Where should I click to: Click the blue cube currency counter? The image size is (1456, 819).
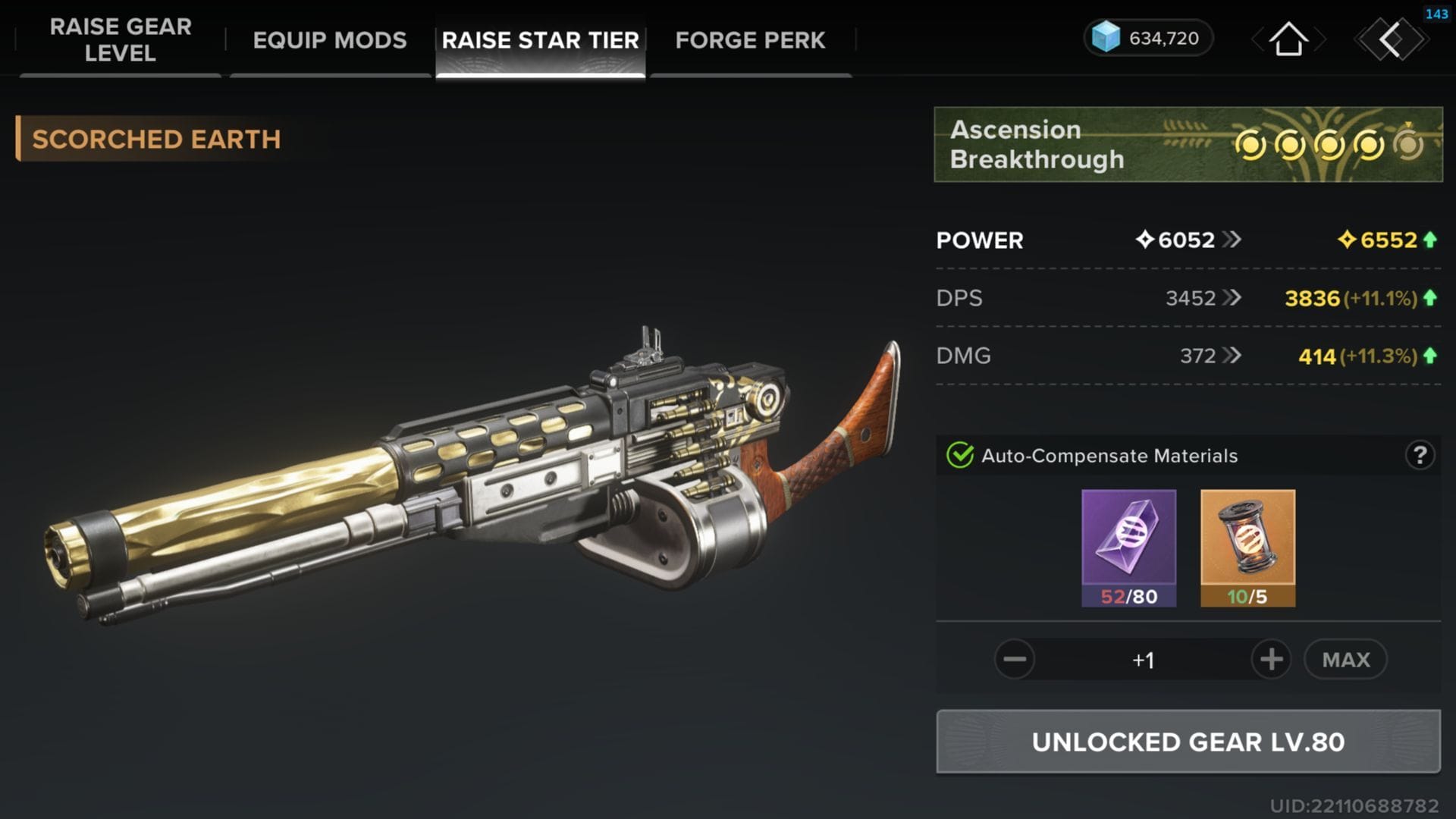coord(1148,38)
